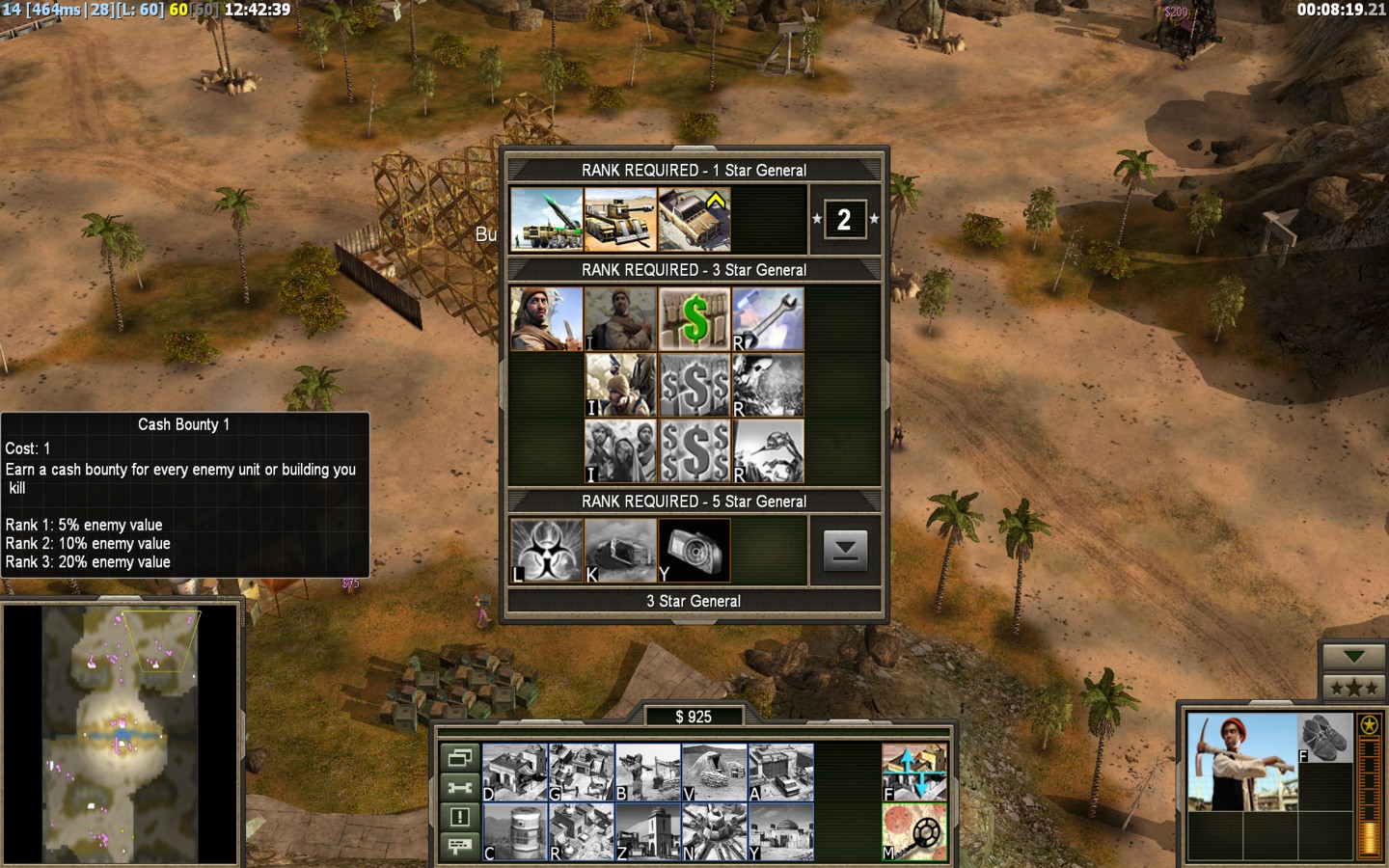1389x868 pixels.
Task: Build the Scud Storm superweapon
Action: [x=715, y=831]
